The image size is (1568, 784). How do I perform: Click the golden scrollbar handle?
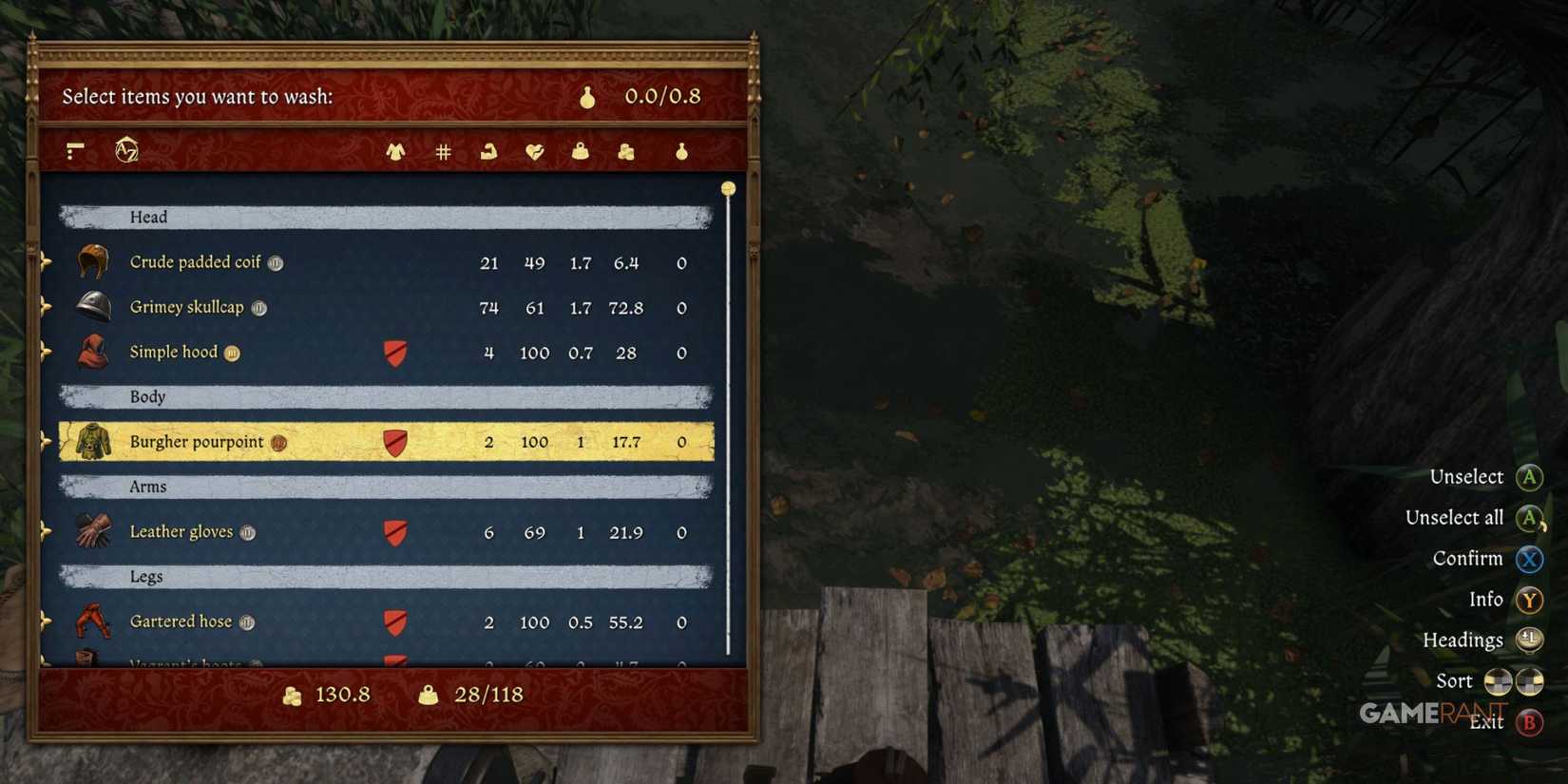point(728,188)
